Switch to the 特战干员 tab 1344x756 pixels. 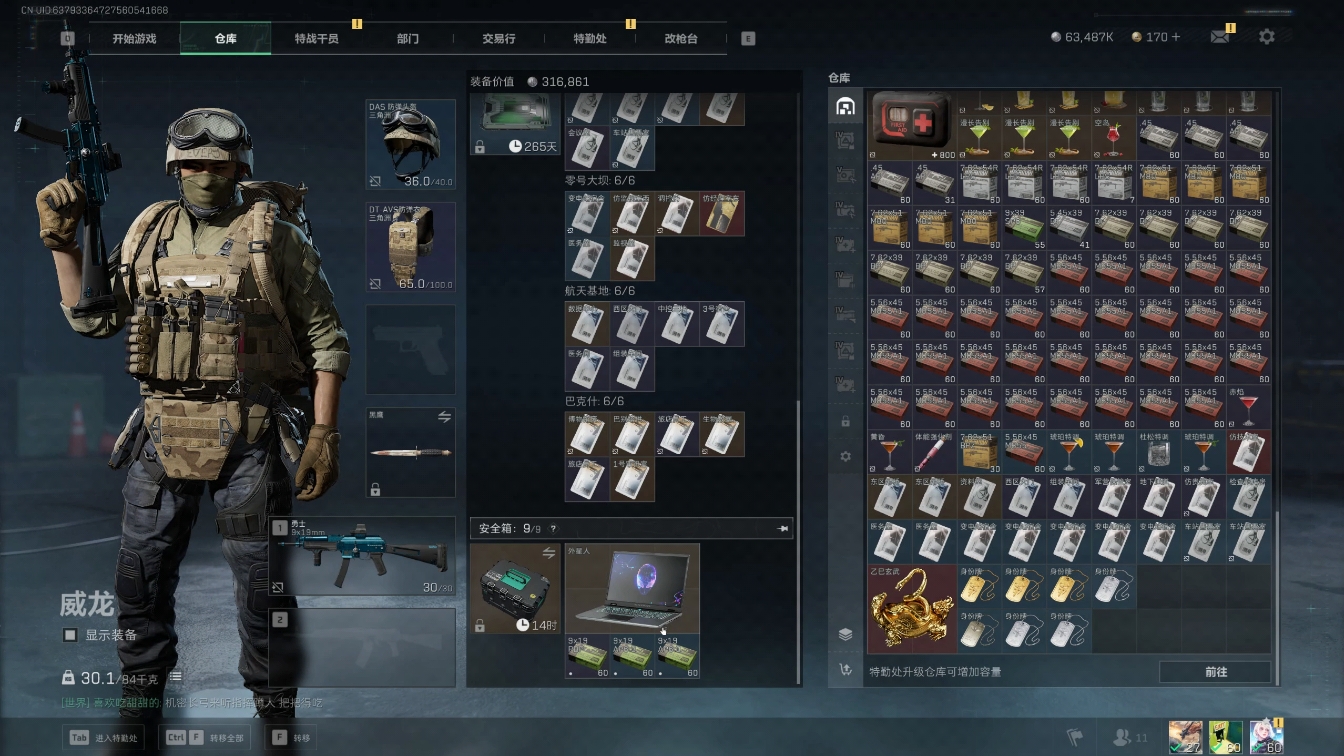pos(316,38)
